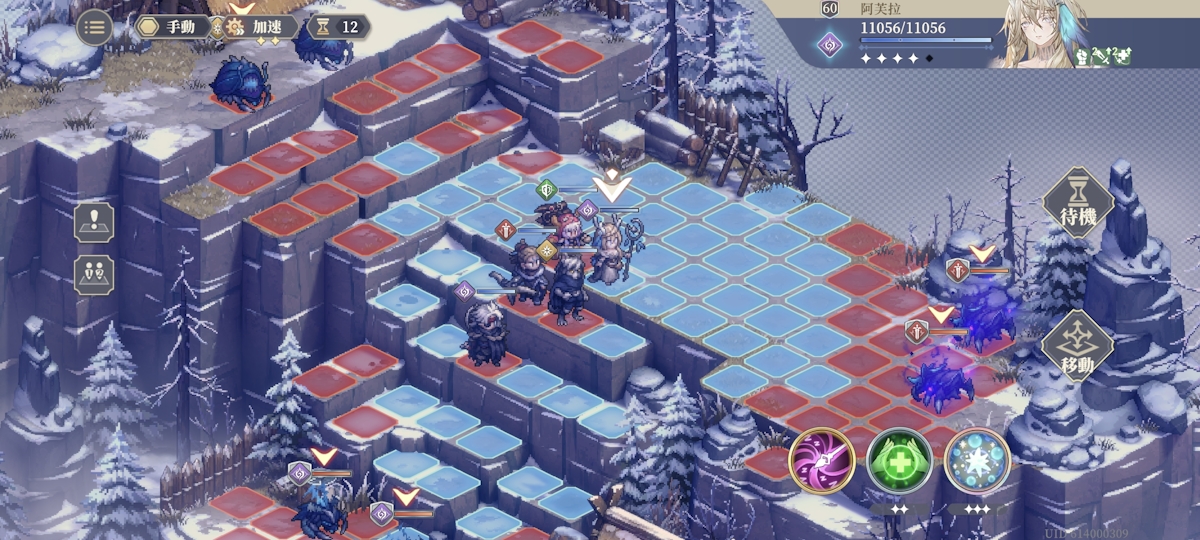Click the exclamation map info button
Viewport: 1200px width, 540px height.
94,222
